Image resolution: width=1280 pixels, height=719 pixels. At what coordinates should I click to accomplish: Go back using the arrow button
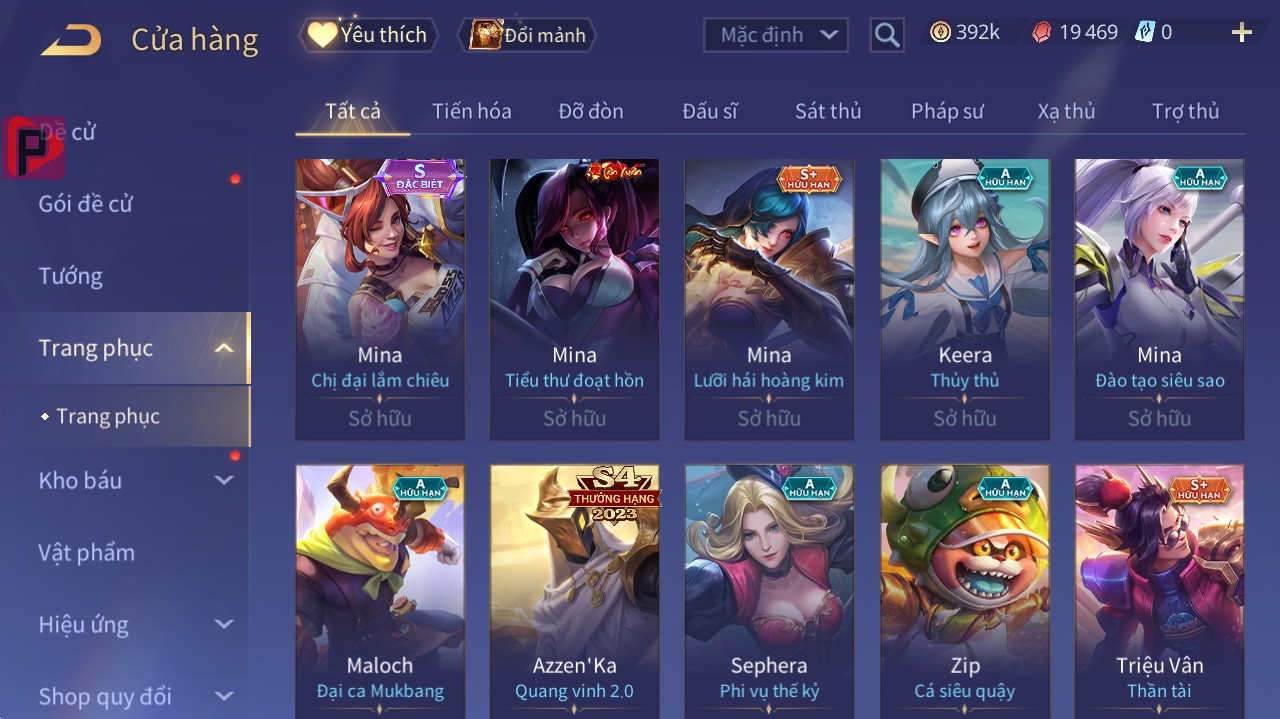tap(71, 40)
